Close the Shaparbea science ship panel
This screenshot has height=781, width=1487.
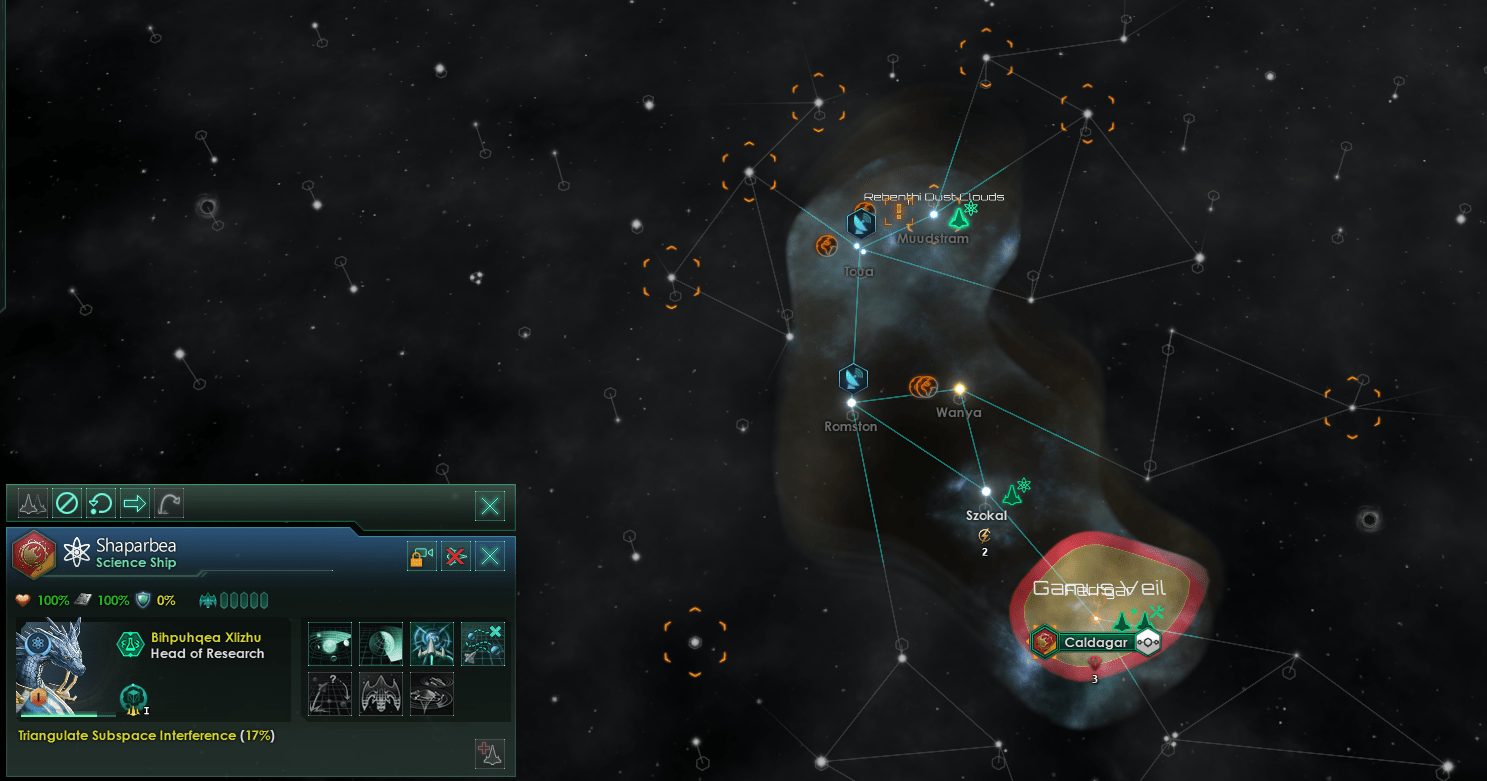(x=489, y=556)
